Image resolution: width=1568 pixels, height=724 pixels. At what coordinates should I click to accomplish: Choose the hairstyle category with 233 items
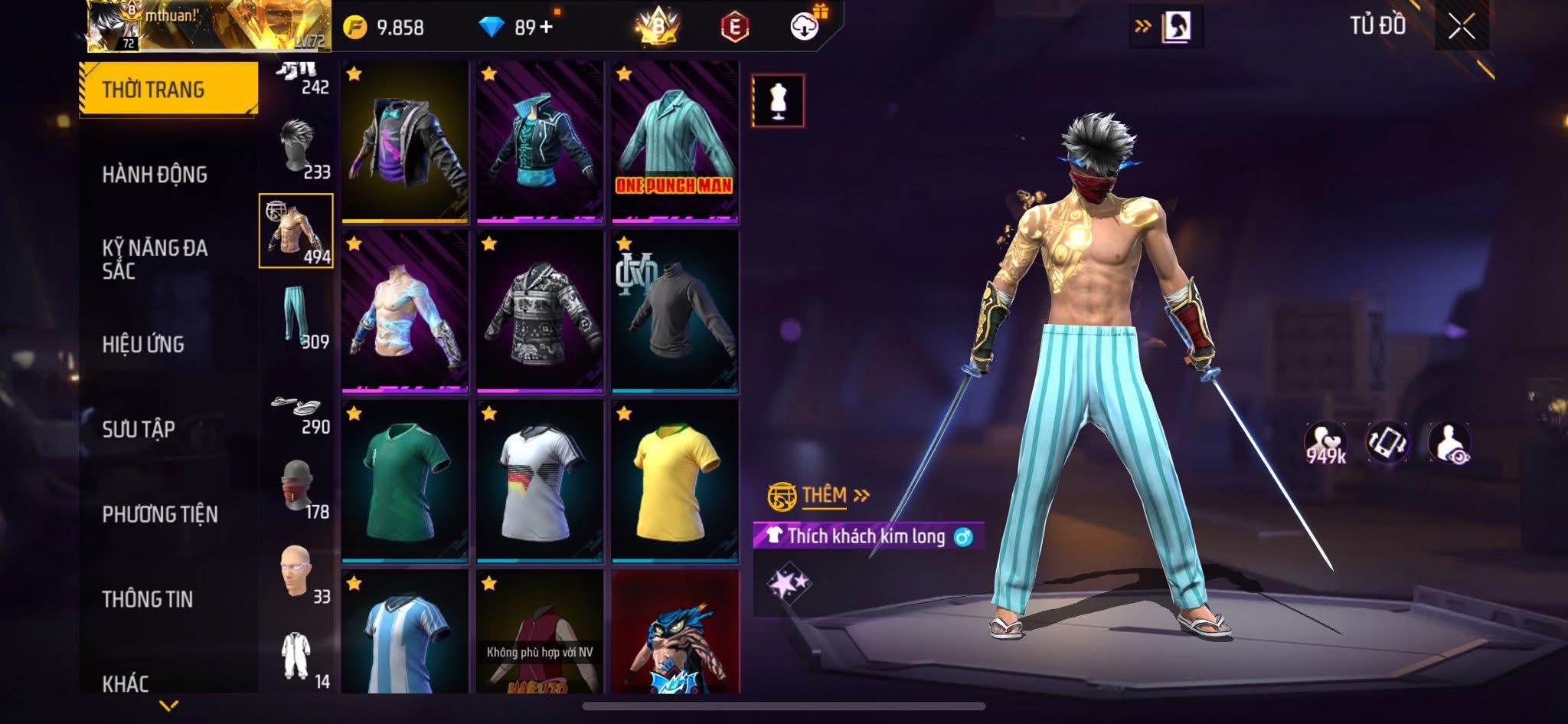[297, 149]
